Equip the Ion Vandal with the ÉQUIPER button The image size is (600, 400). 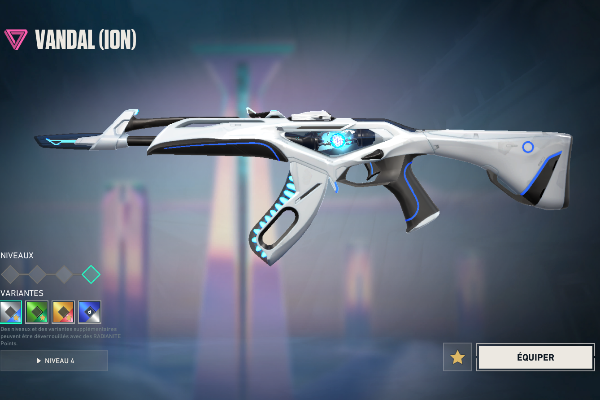click(535, 357)
